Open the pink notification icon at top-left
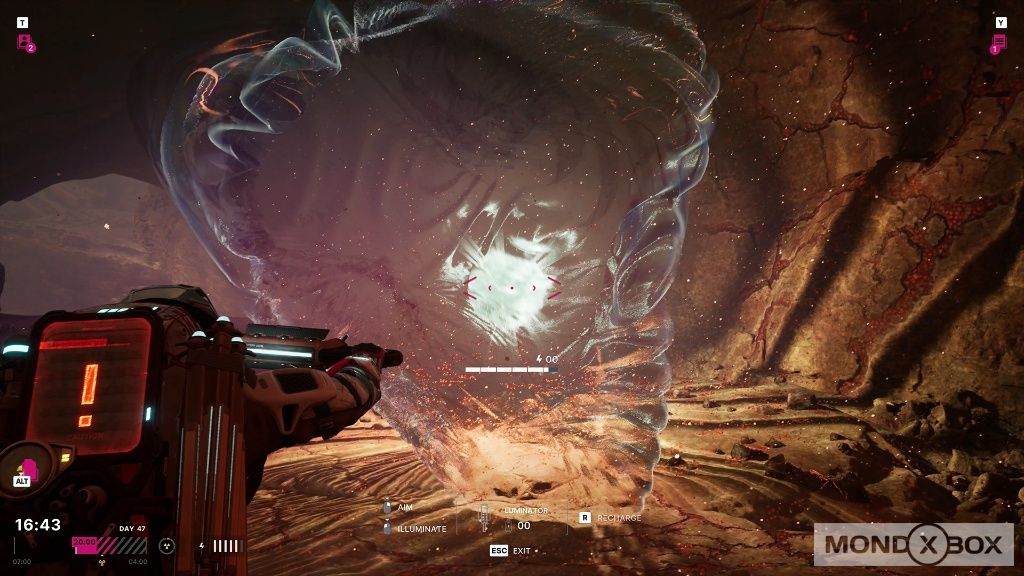This screenshot has height=576, width=1024. tap(24, 42)
